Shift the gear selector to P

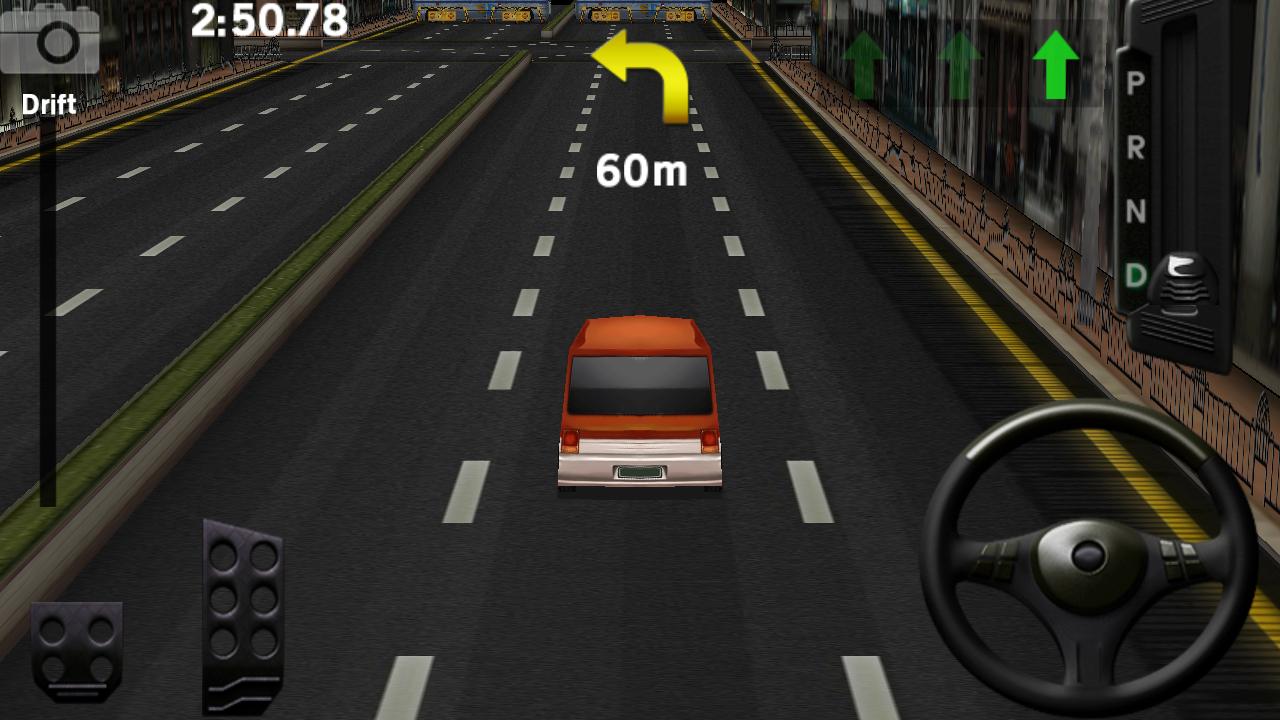[x=1135, y=83]
